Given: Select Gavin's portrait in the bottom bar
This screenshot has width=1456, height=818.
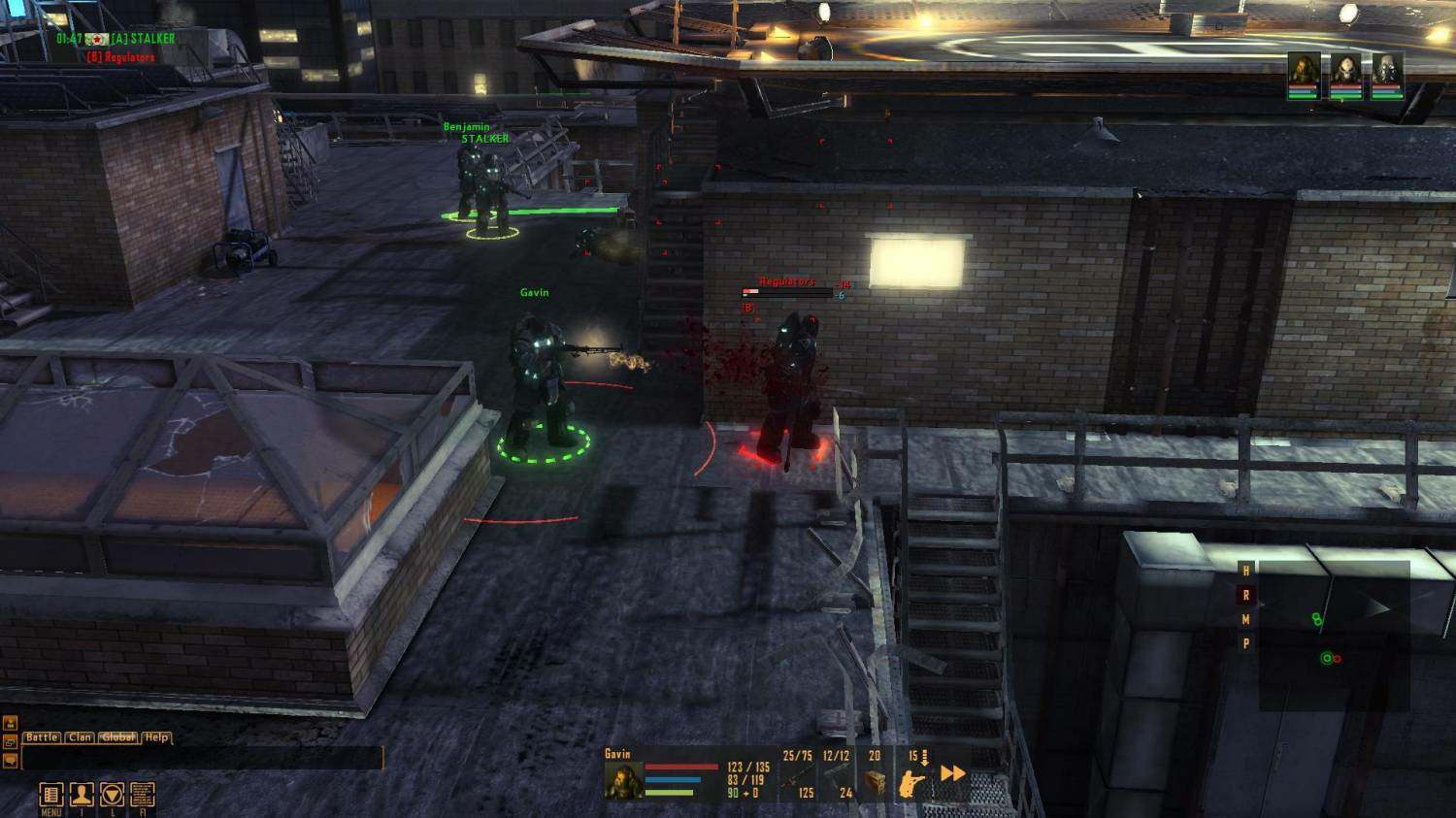Looking at the screenshot, I should tap(624, 780).
